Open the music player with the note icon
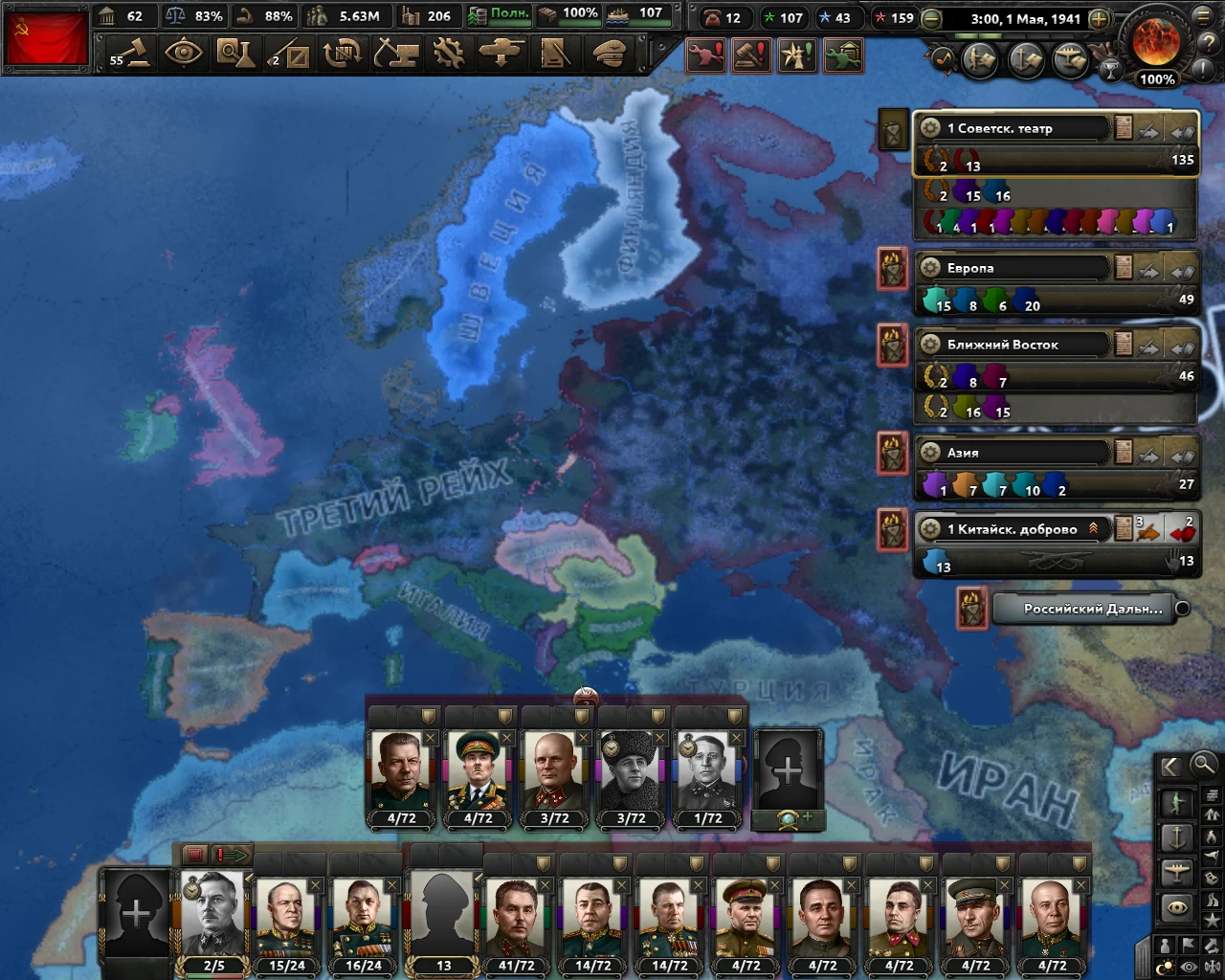 (943, 56)
